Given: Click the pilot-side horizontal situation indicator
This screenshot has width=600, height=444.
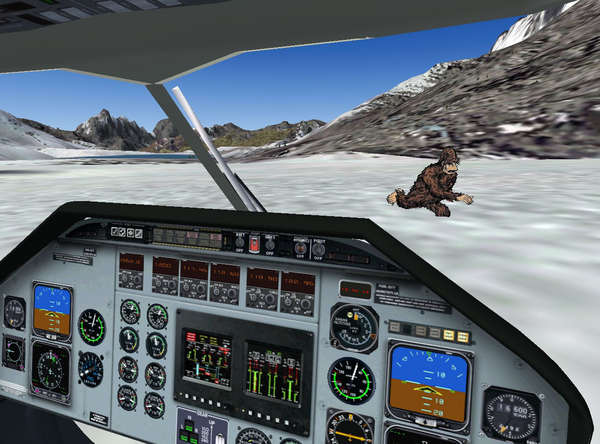Looking at the screenshot, I should click(x=49, y=369).
